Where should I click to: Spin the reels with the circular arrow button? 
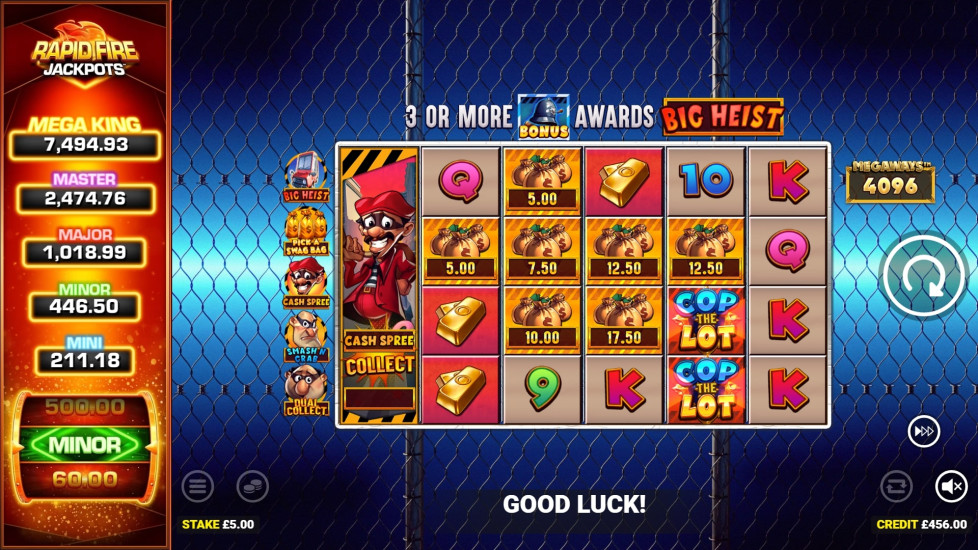tap(925, 277)
